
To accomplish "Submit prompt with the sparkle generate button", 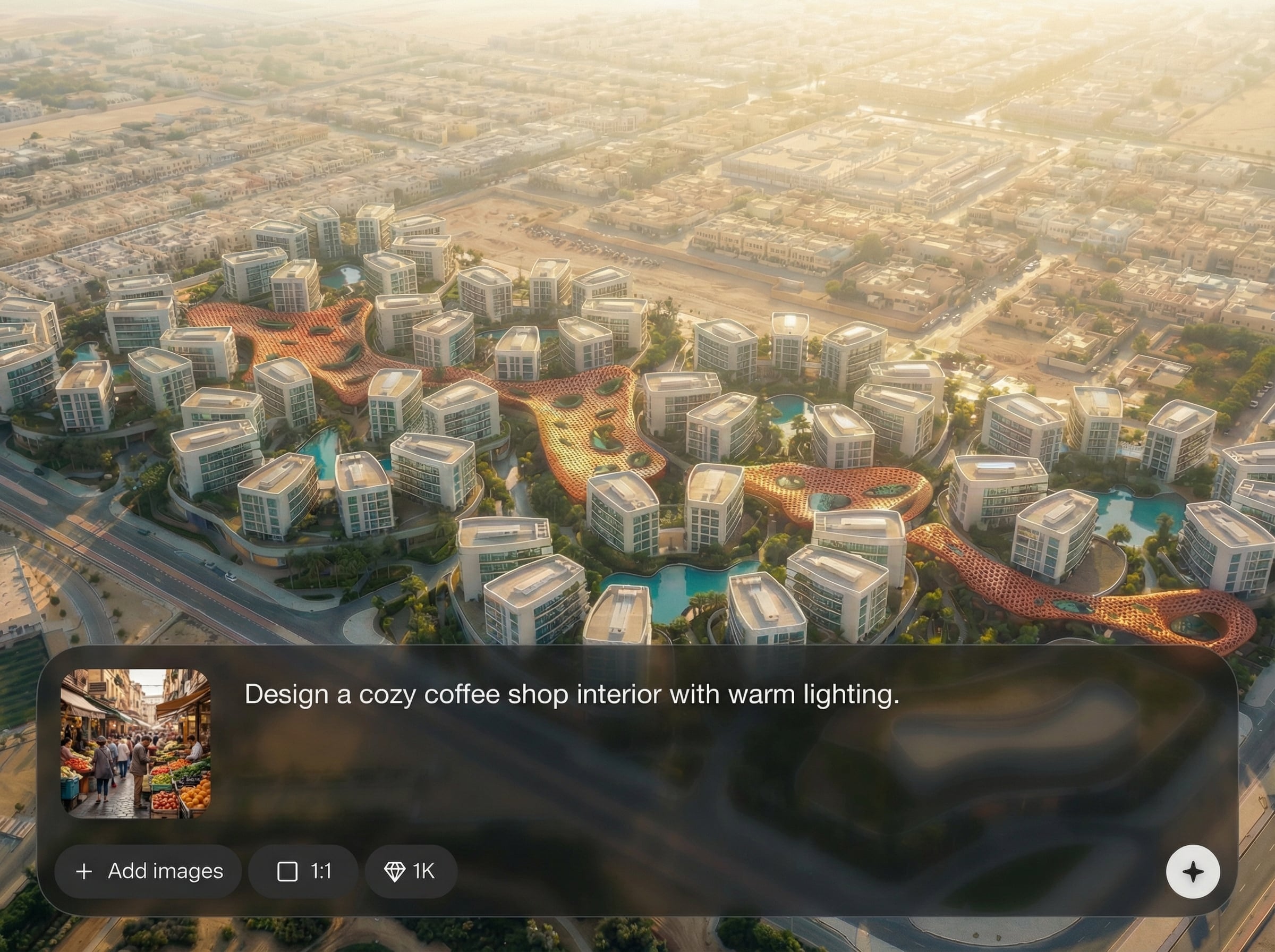I will click(1193, 871).
